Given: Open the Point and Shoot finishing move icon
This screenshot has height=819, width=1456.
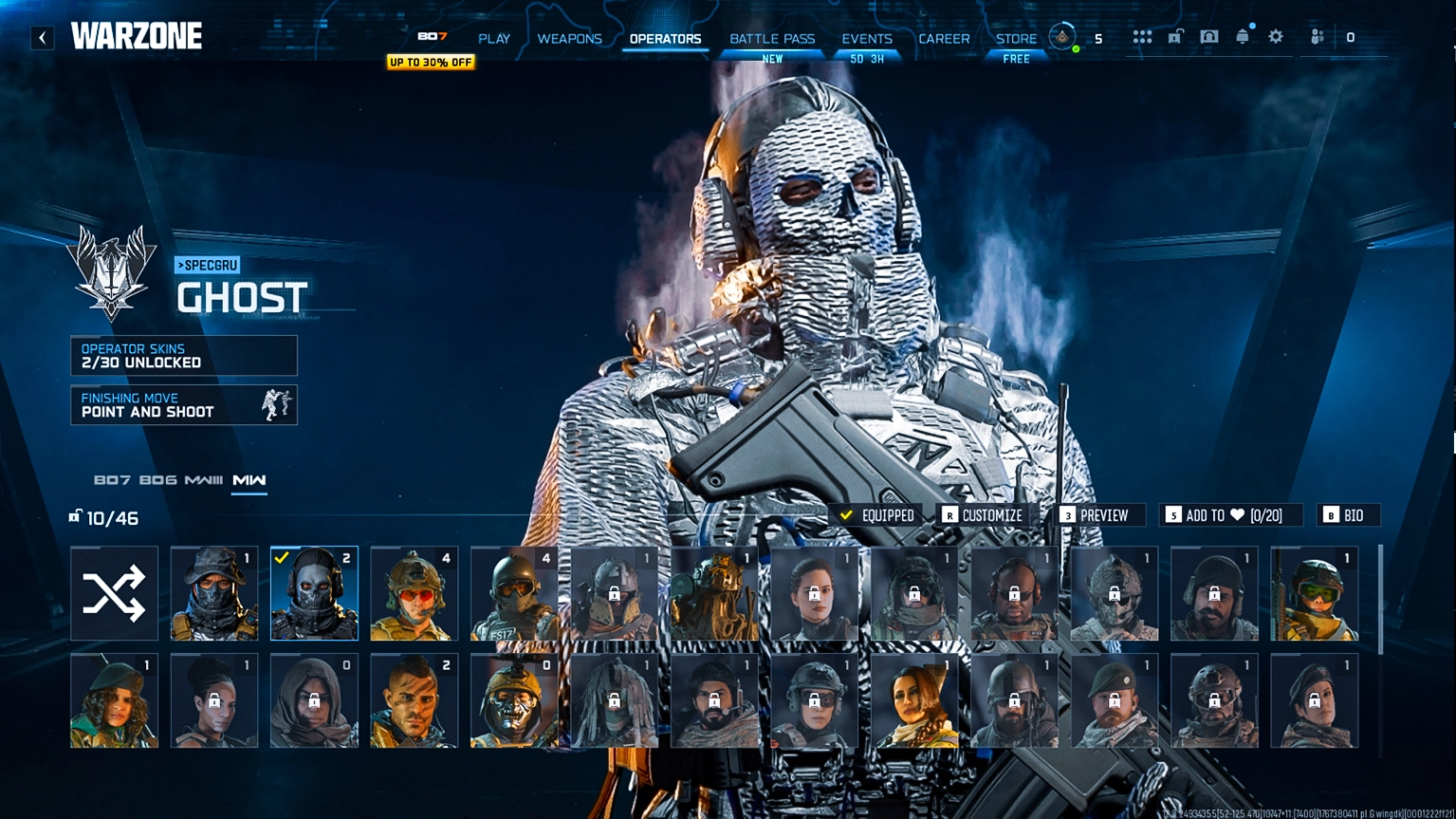Looking at the screenshot, I should 275,405.
